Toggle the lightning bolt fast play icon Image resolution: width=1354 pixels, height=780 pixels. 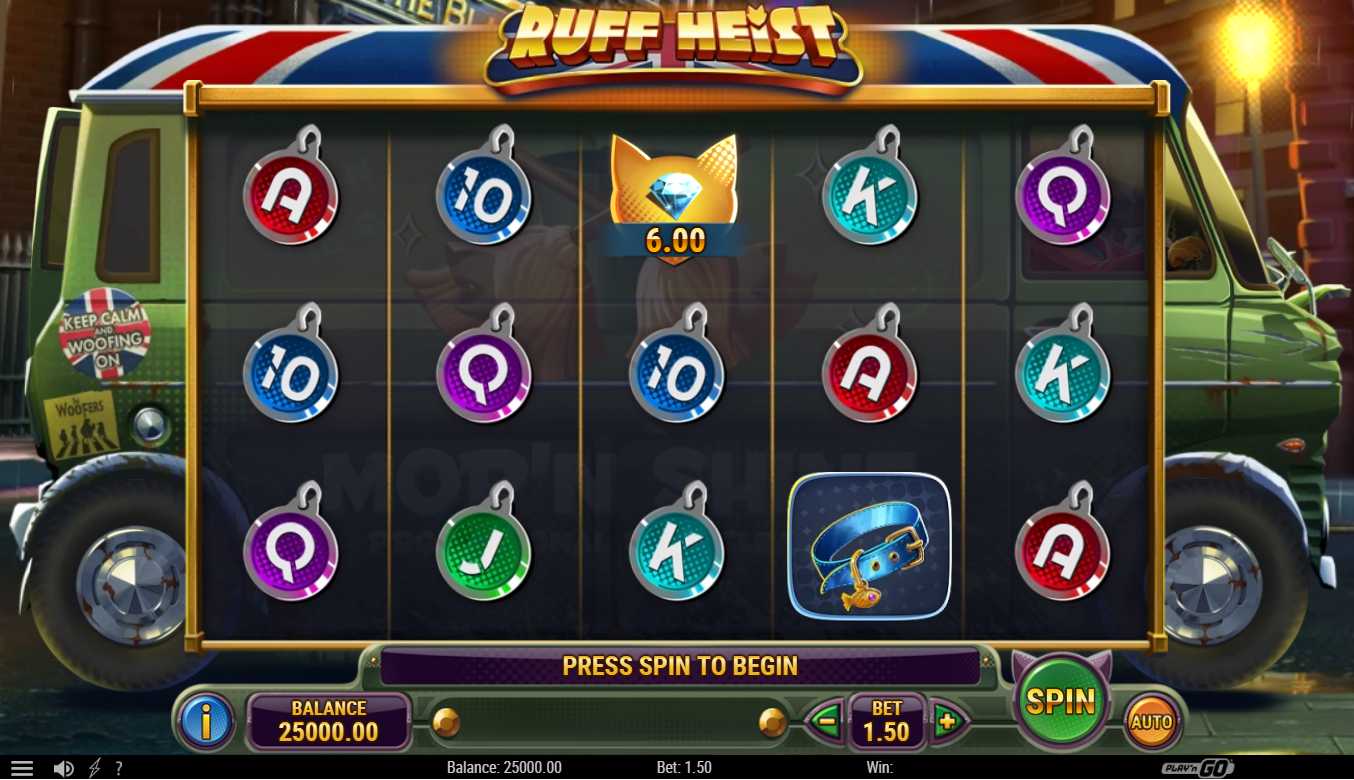click(x=95, y=768)
